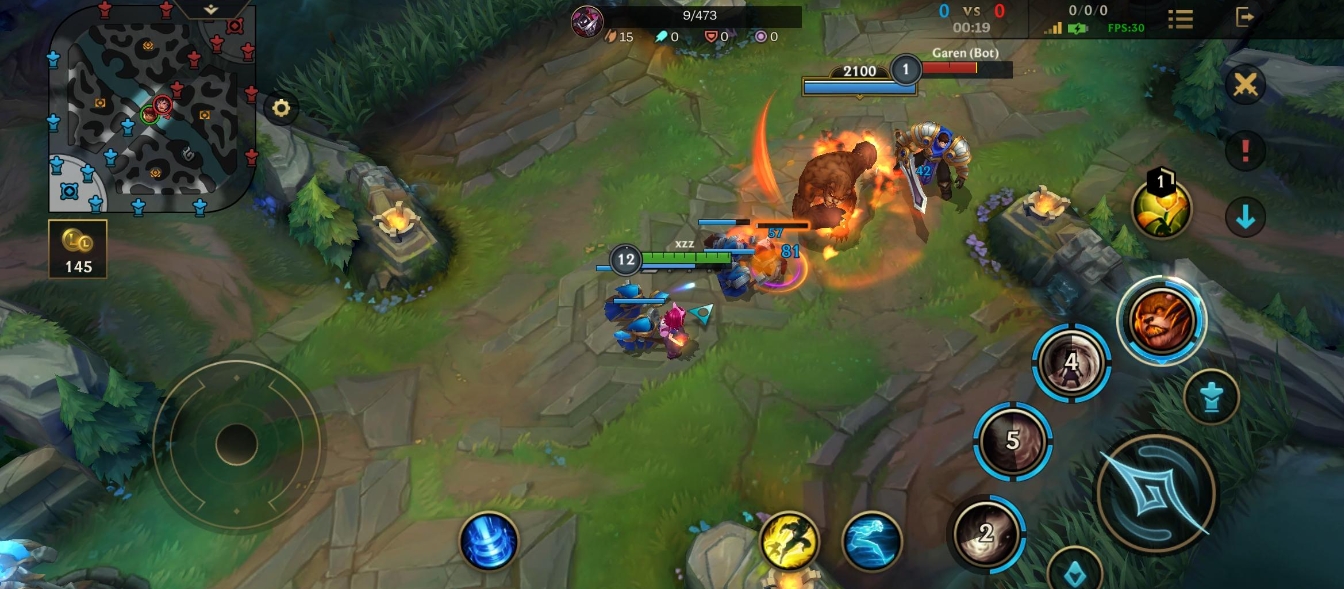The height and width of the screenshot is (589, 1344).
Task: Open settings via the gear icon
Action: click(281, 108)
